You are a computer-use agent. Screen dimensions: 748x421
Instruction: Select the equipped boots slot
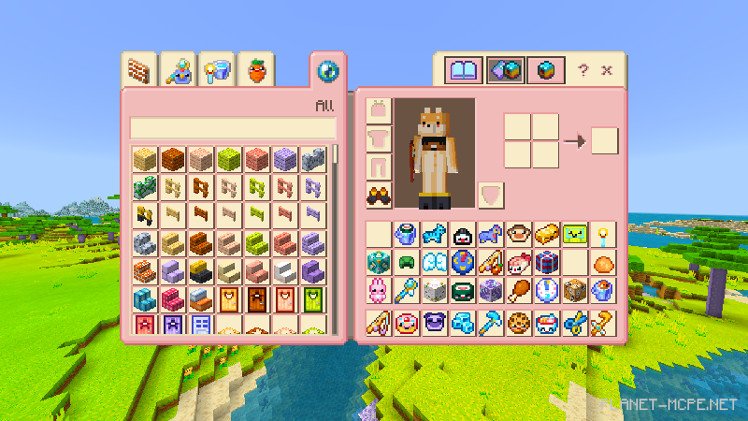click(x=380, y=194)
